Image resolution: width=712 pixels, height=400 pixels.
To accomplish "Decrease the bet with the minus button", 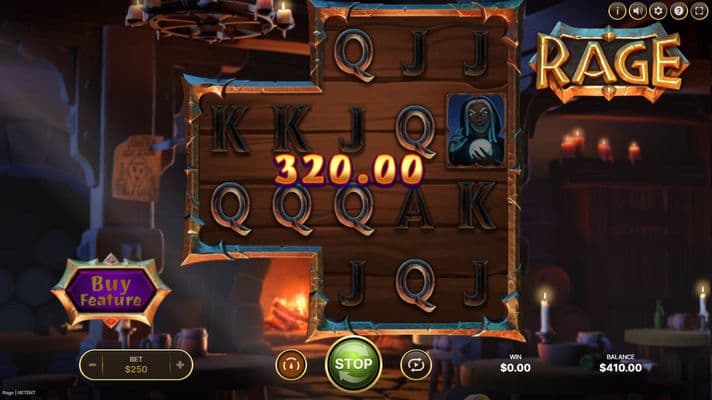I will (x=92, y=365).
